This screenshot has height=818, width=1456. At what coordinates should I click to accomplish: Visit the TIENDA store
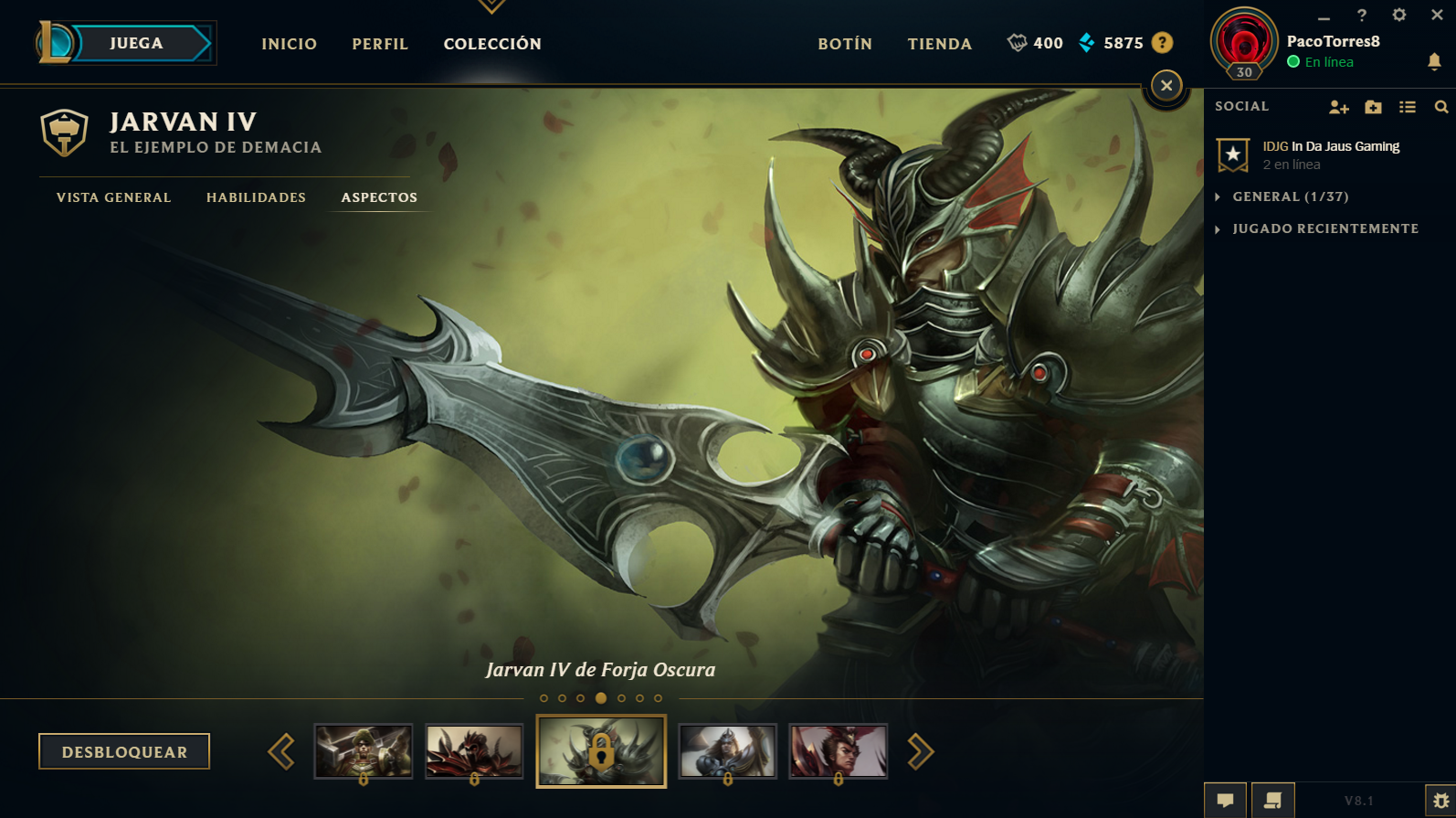[x=939, y=44]
